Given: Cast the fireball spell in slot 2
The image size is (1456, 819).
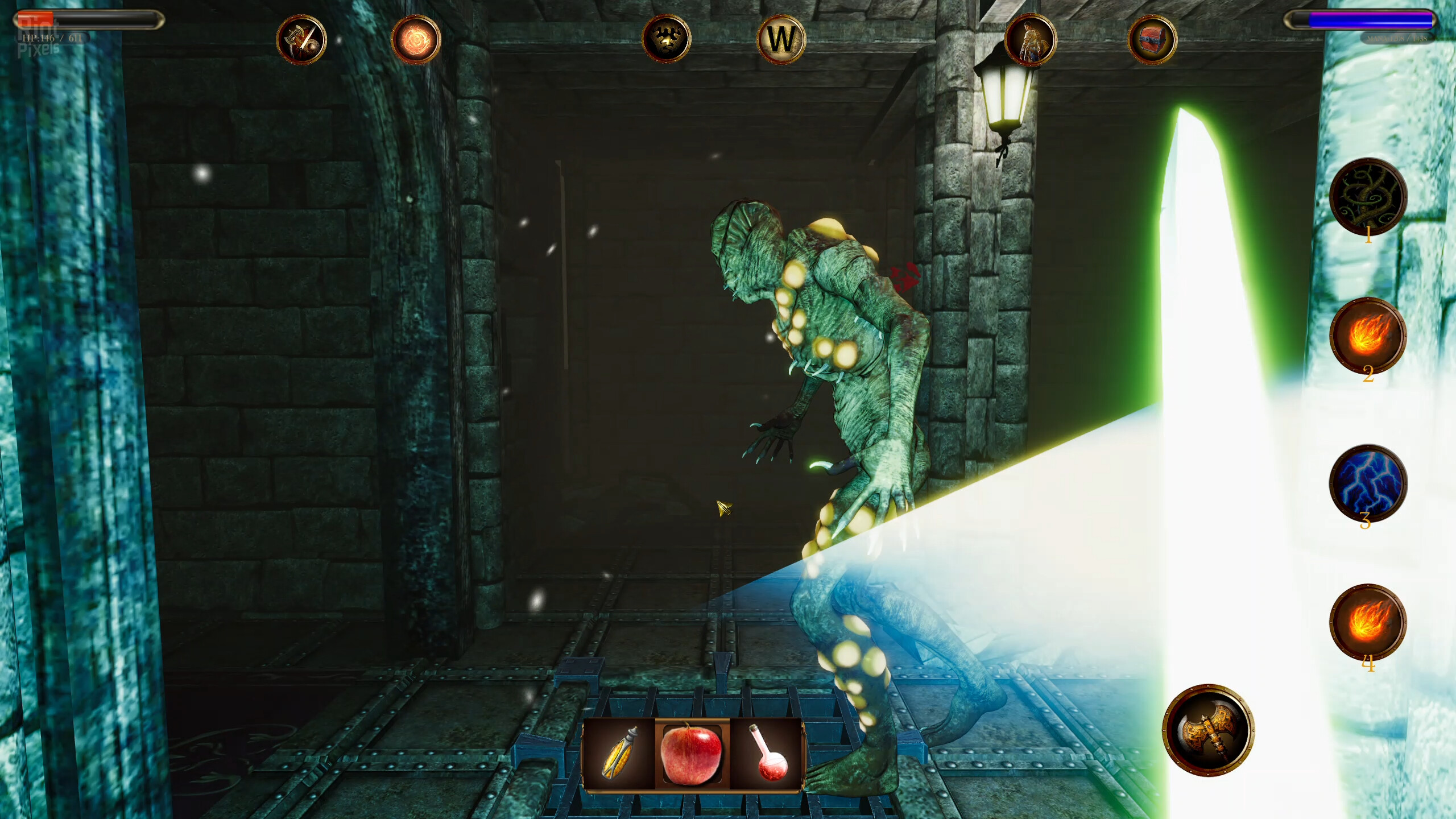Looking at the screenshot, I should (1368, 336).
